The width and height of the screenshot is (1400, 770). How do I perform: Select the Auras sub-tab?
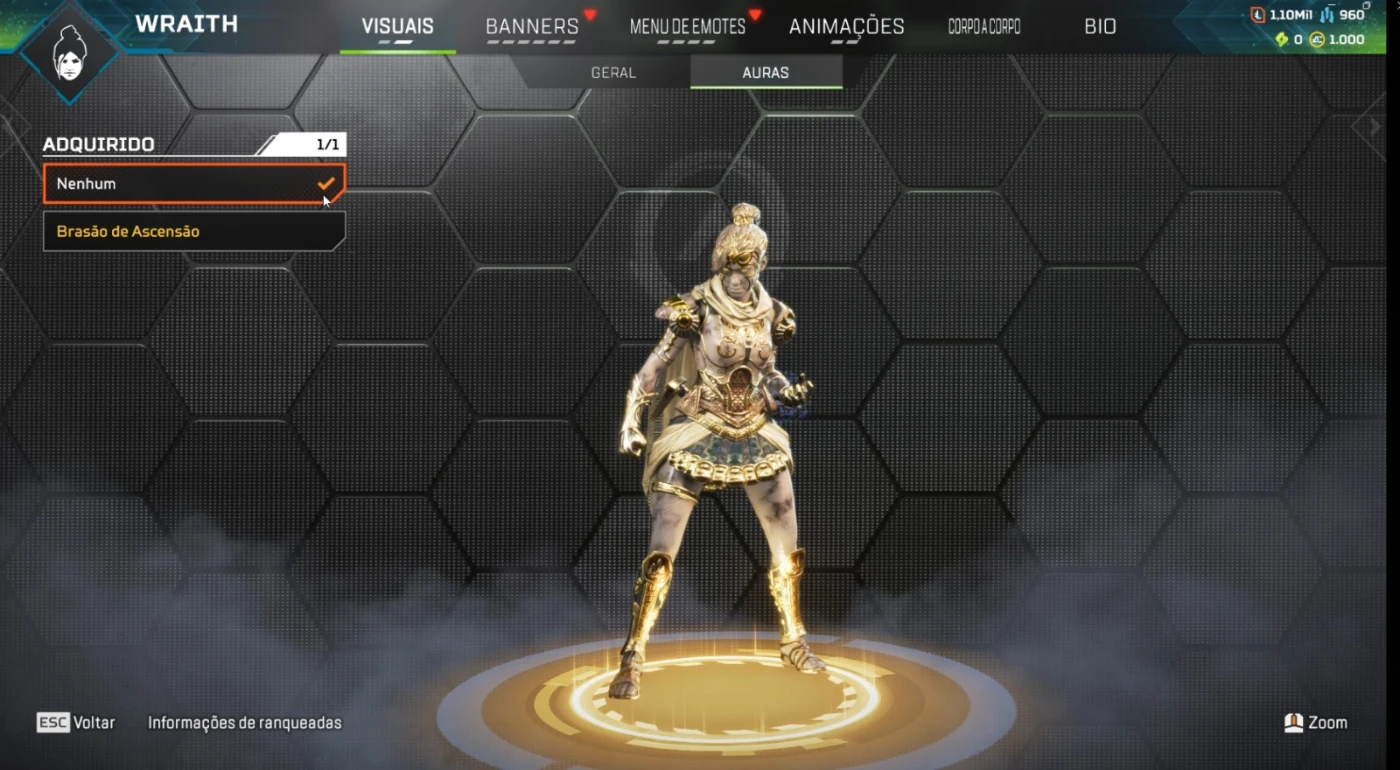tap(766, 73)
